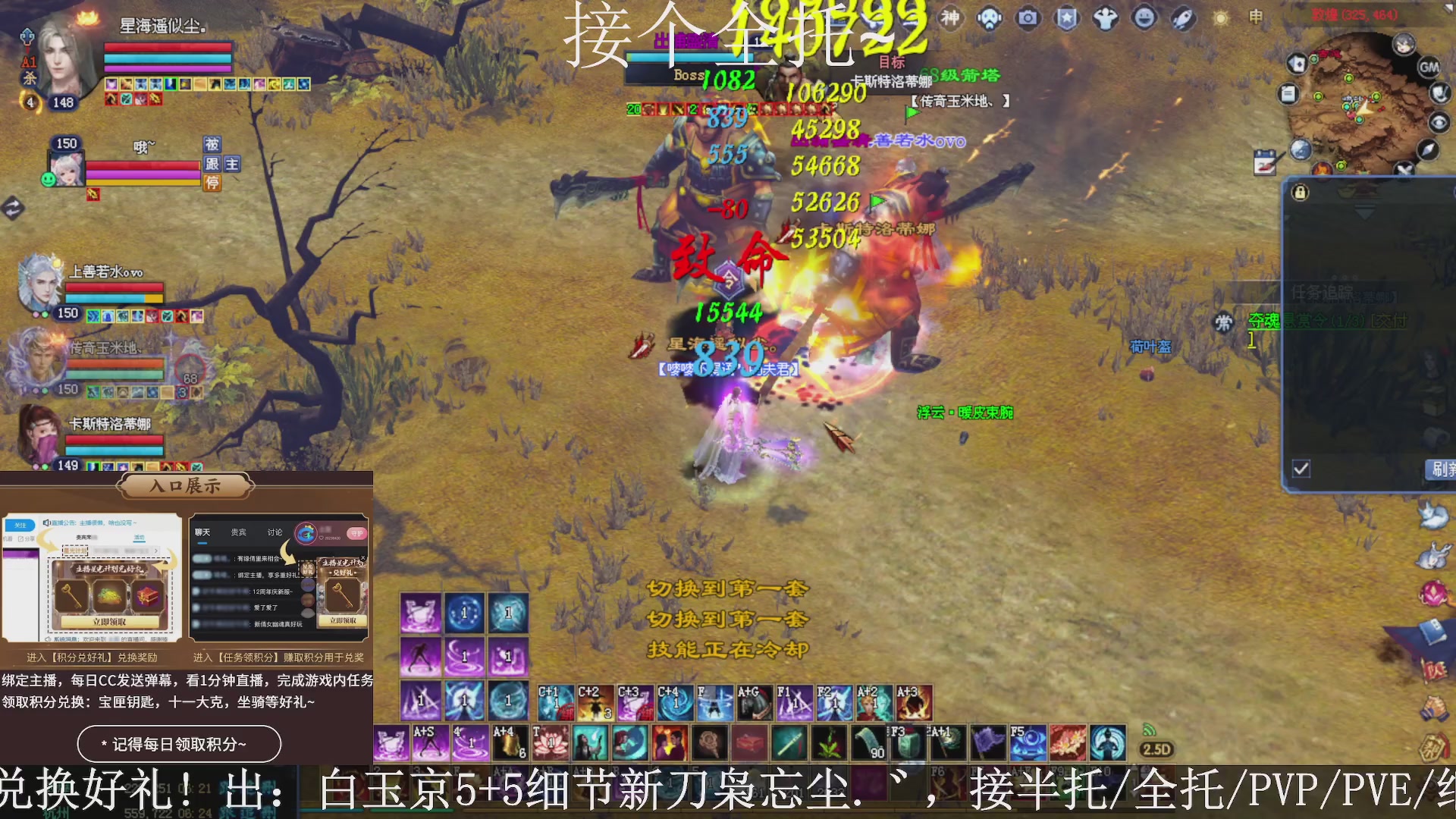Click the lotus flower item on the hotbar
1456x819 pixels.
point(551,742)
